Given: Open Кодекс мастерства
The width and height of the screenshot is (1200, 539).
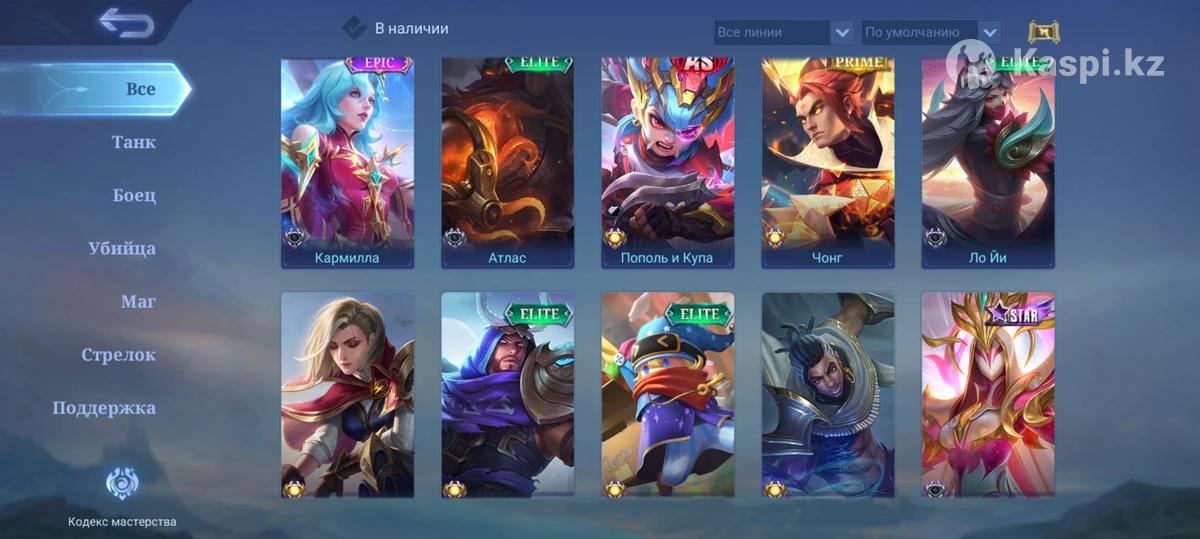Looking at the screenshot, I should [122, 497].
